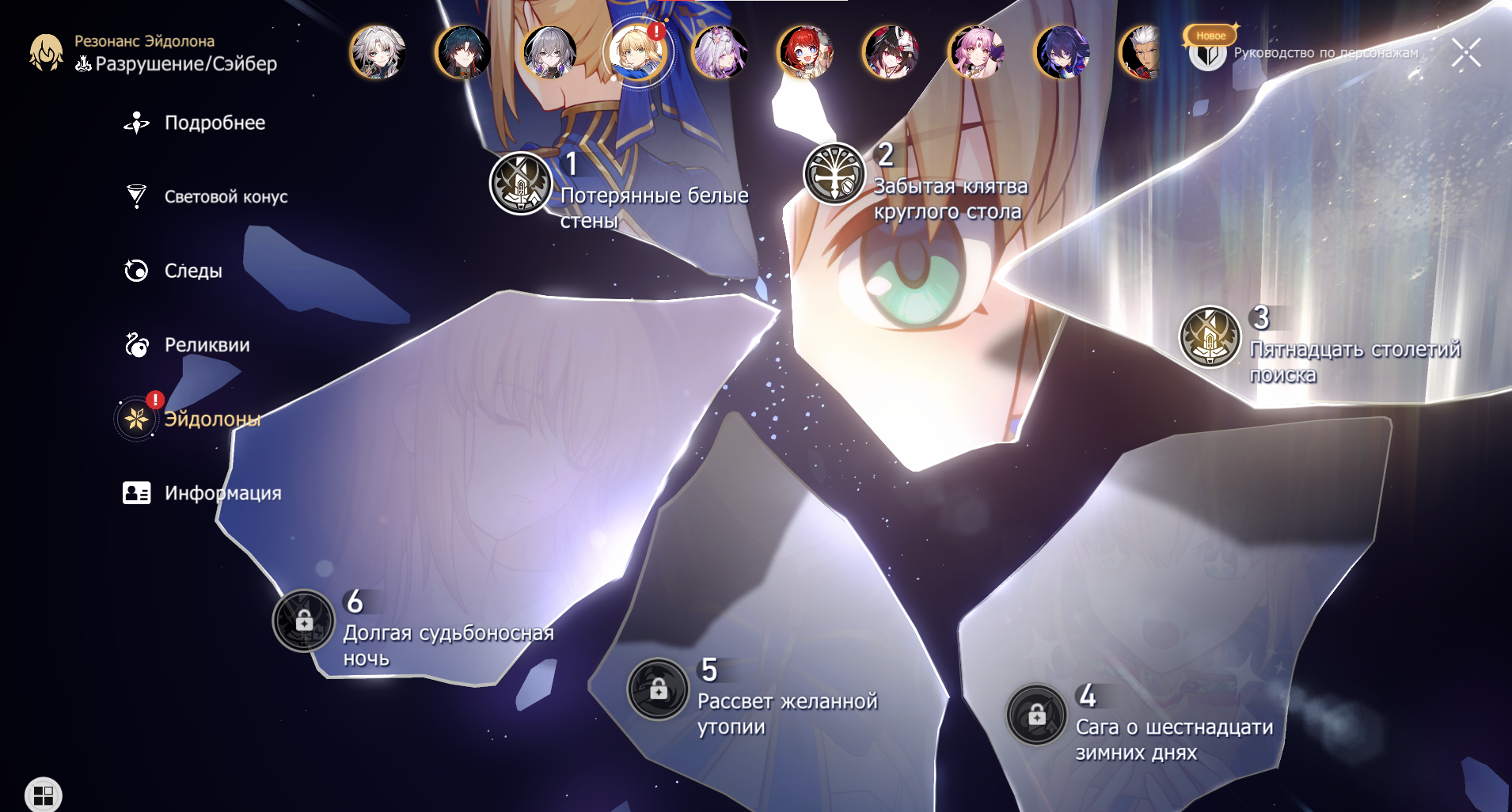1512x812 pixels.
Task: Choose locked Eidolon 5 Рассвет желанной утопии
Action: [x=658, y=689]
